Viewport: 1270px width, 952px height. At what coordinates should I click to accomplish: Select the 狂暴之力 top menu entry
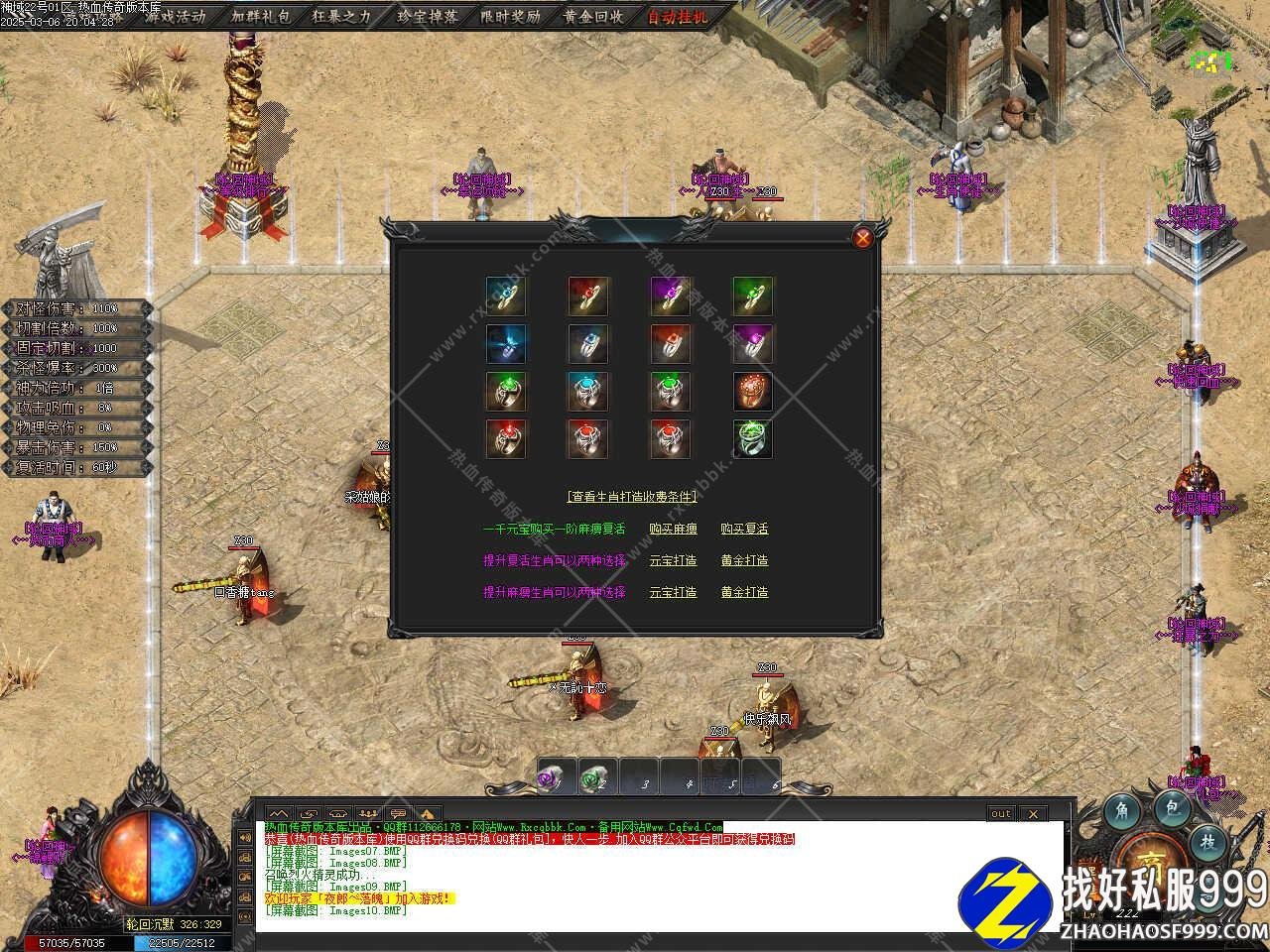pyautogui.click(x=341, y=16)
